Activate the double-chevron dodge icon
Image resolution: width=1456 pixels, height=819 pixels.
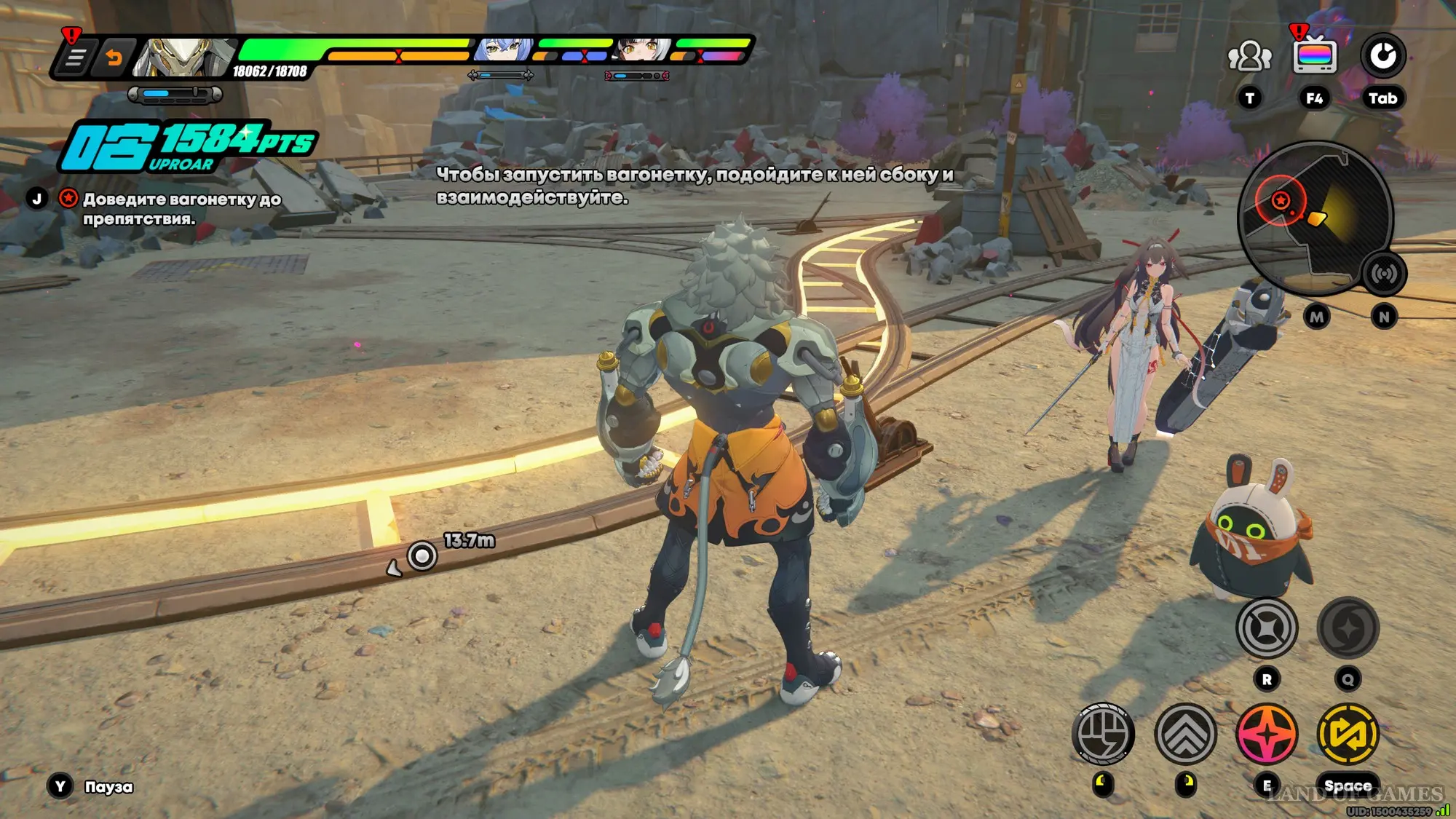coord(1185,734)
